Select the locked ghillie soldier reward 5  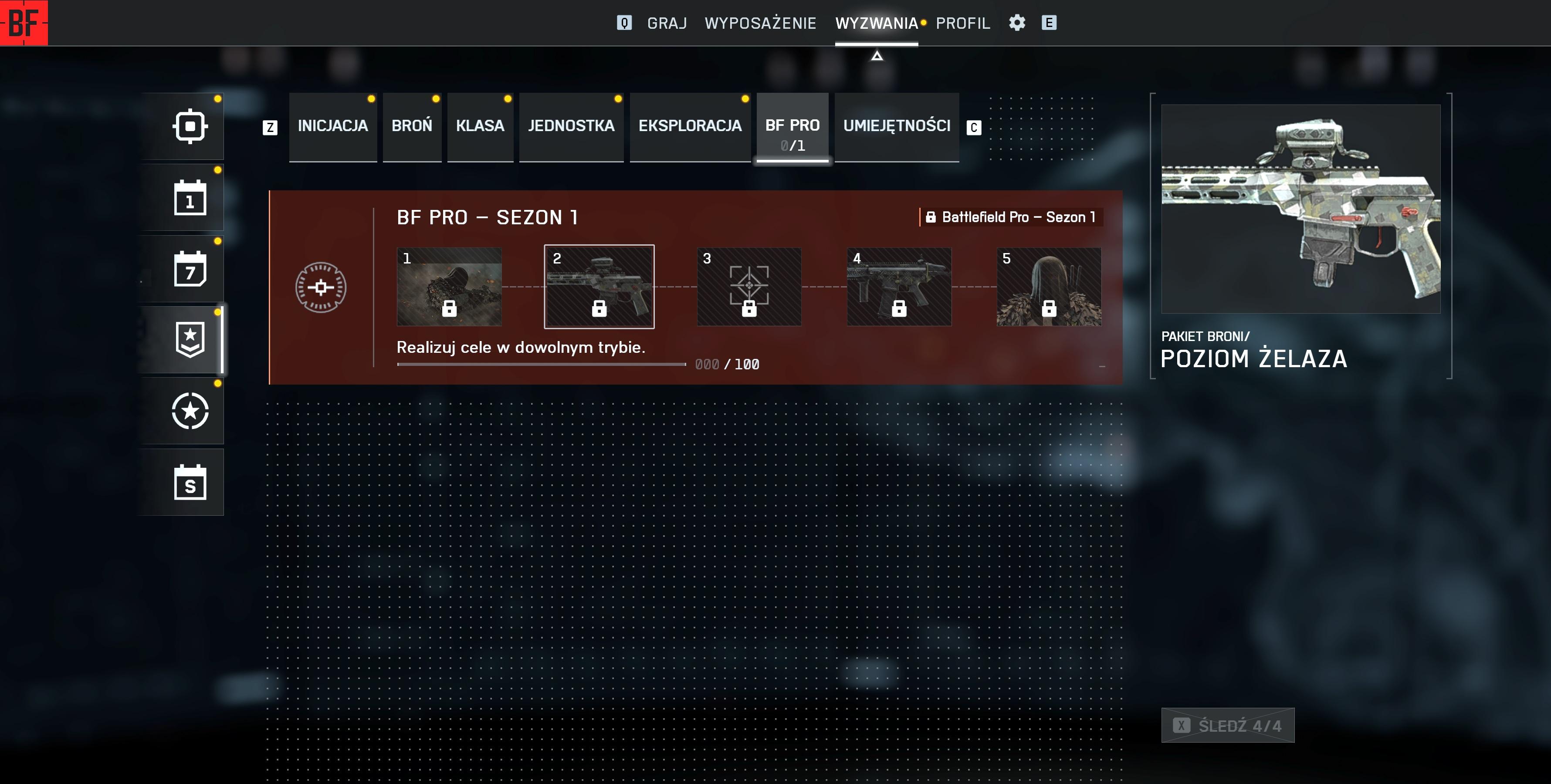(1049, 287)
